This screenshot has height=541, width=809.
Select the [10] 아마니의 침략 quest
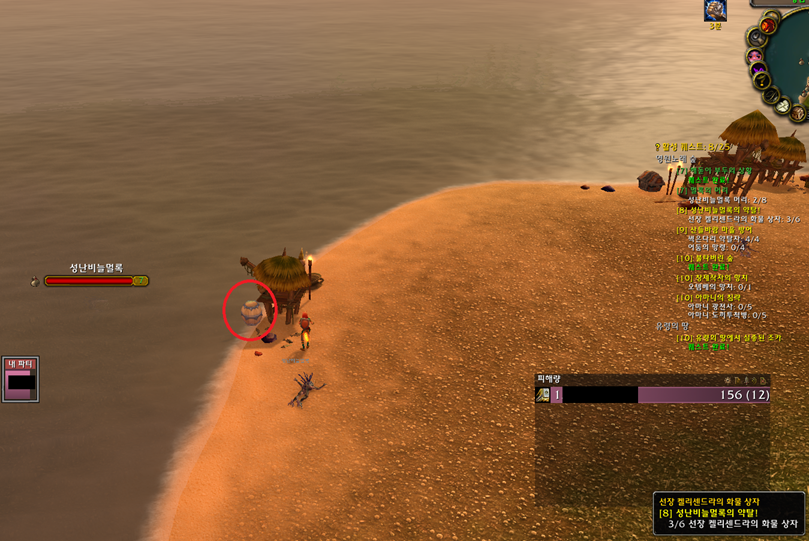[713, 297]
